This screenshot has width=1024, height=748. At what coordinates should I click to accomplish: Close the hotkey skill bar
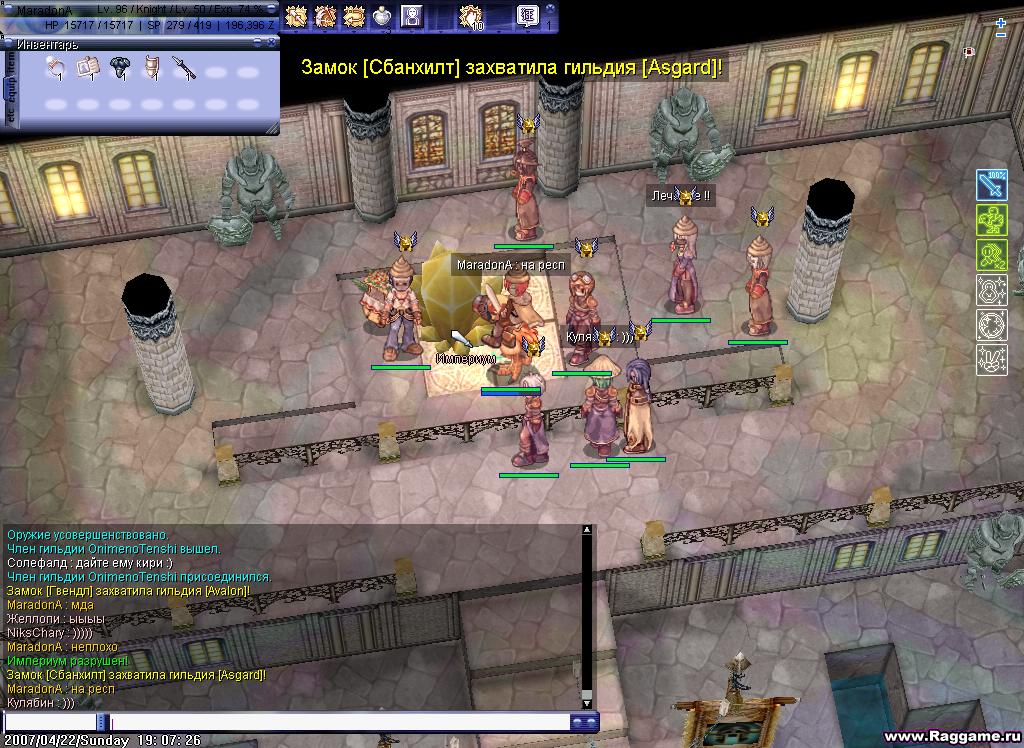551,9
